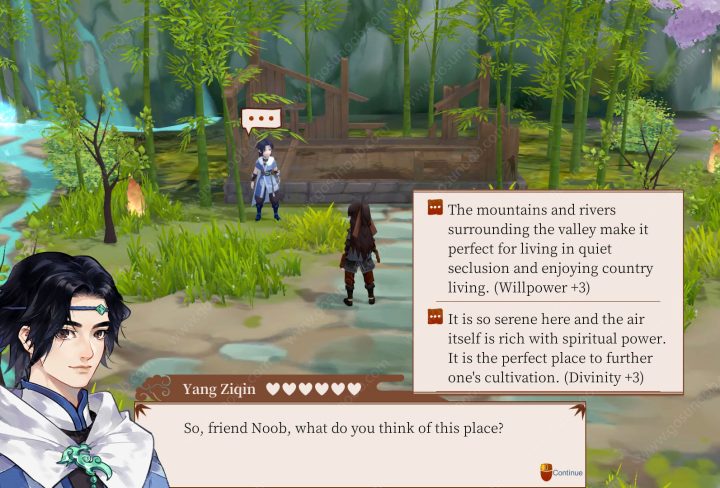Click the Continue button in dialogue box
This screenshot has width=720, height=488.
(x=562, y=472)
